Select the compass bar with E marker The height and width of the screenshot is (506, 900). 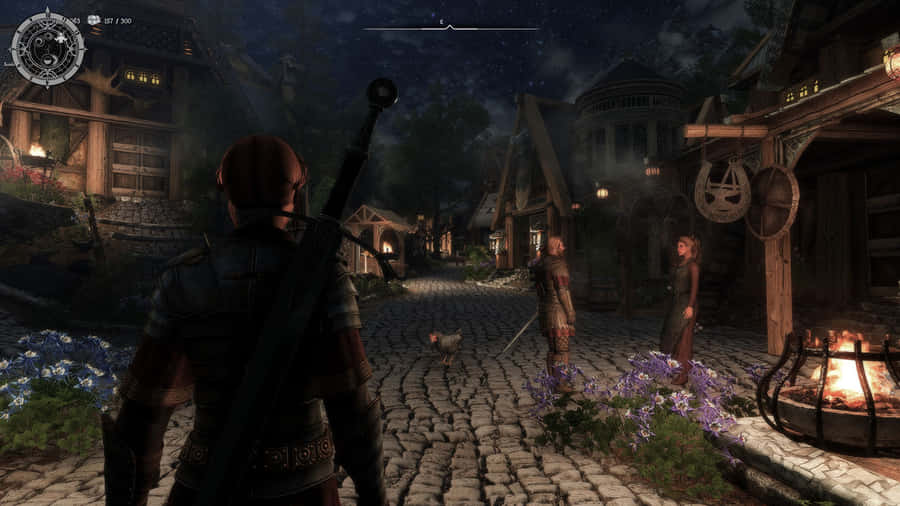coord(450,27)
